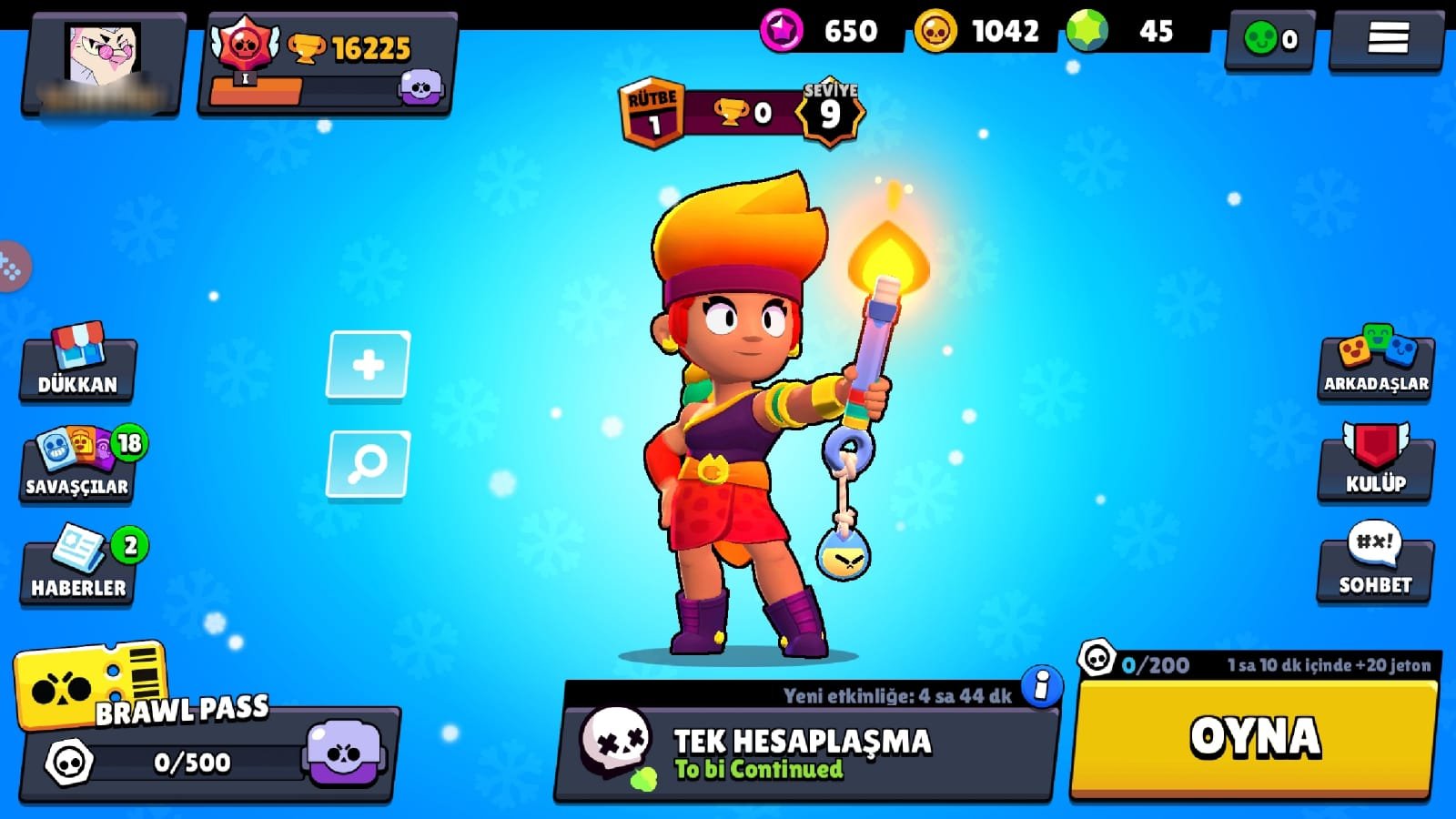Show event info with blue i icon

coord(1042,684)
